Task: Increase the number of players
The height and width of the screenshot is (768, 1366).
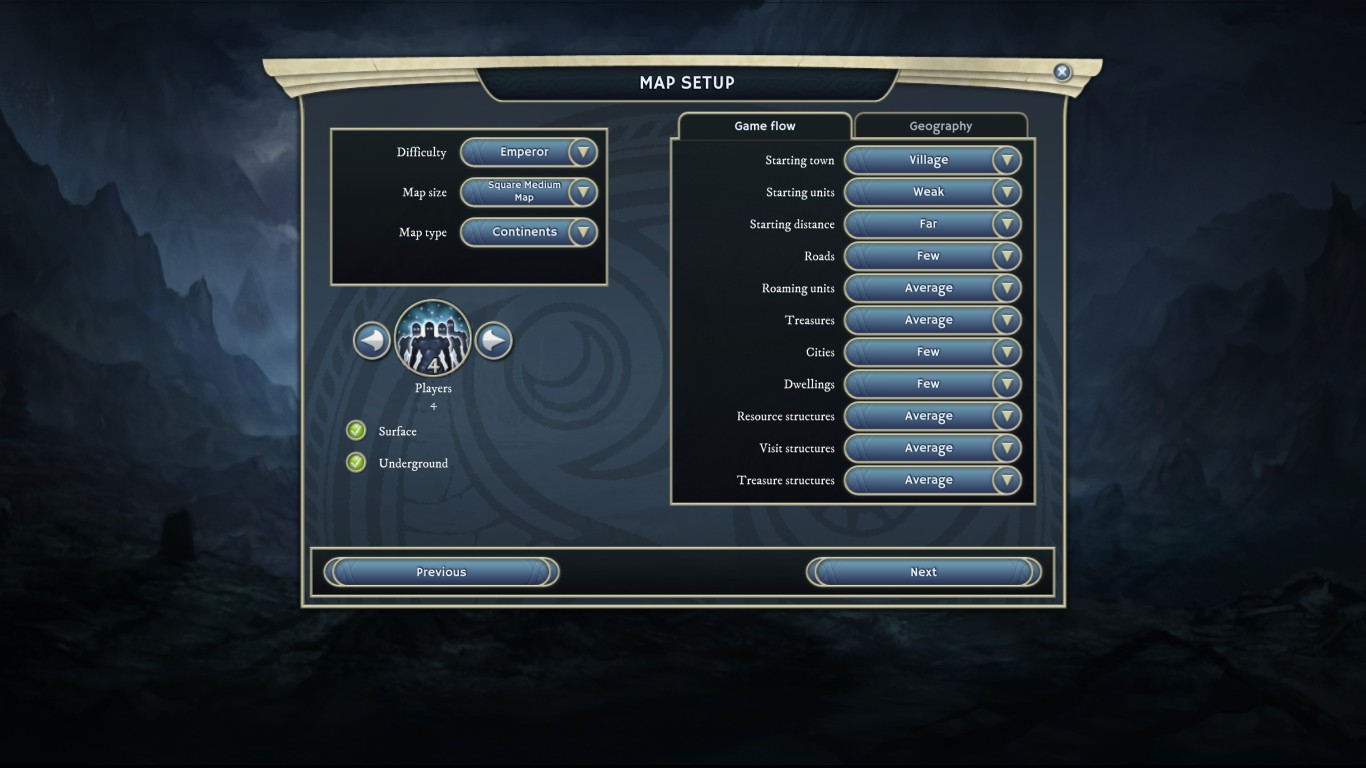Action: coord(493,341)
